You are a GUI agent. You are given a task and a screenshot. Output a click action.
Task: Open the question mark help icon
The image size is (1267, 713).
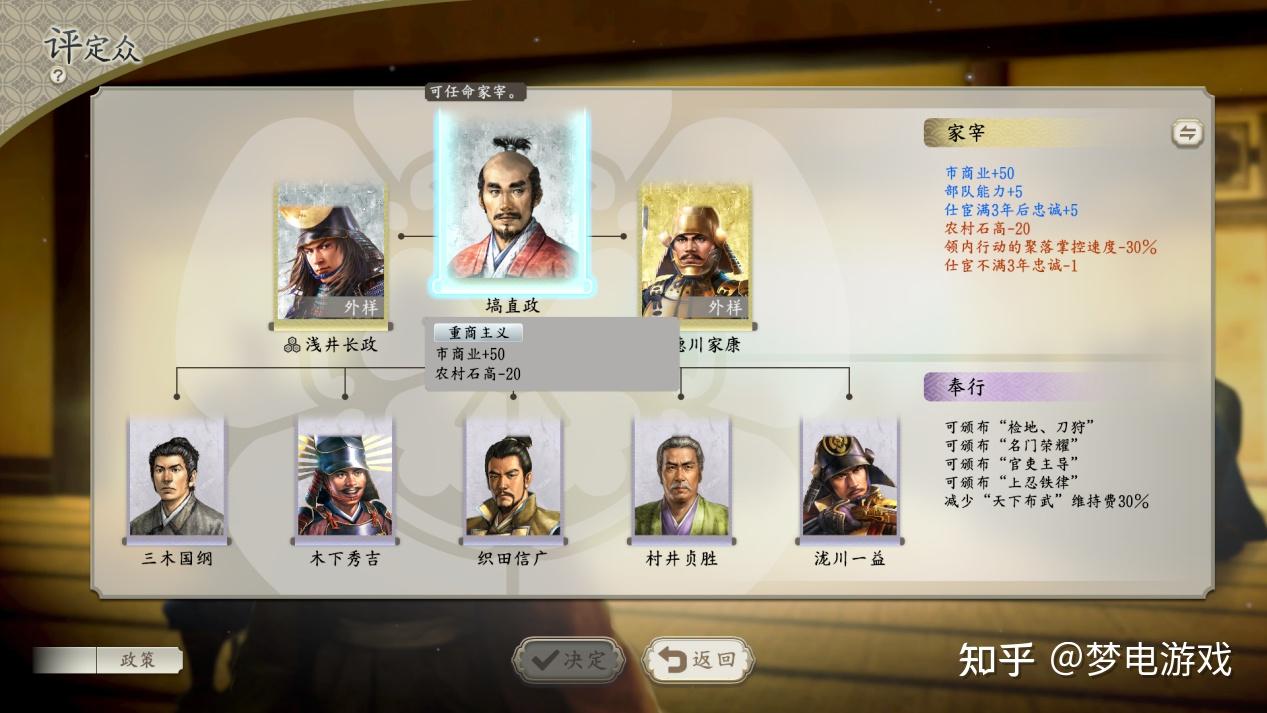59,75
